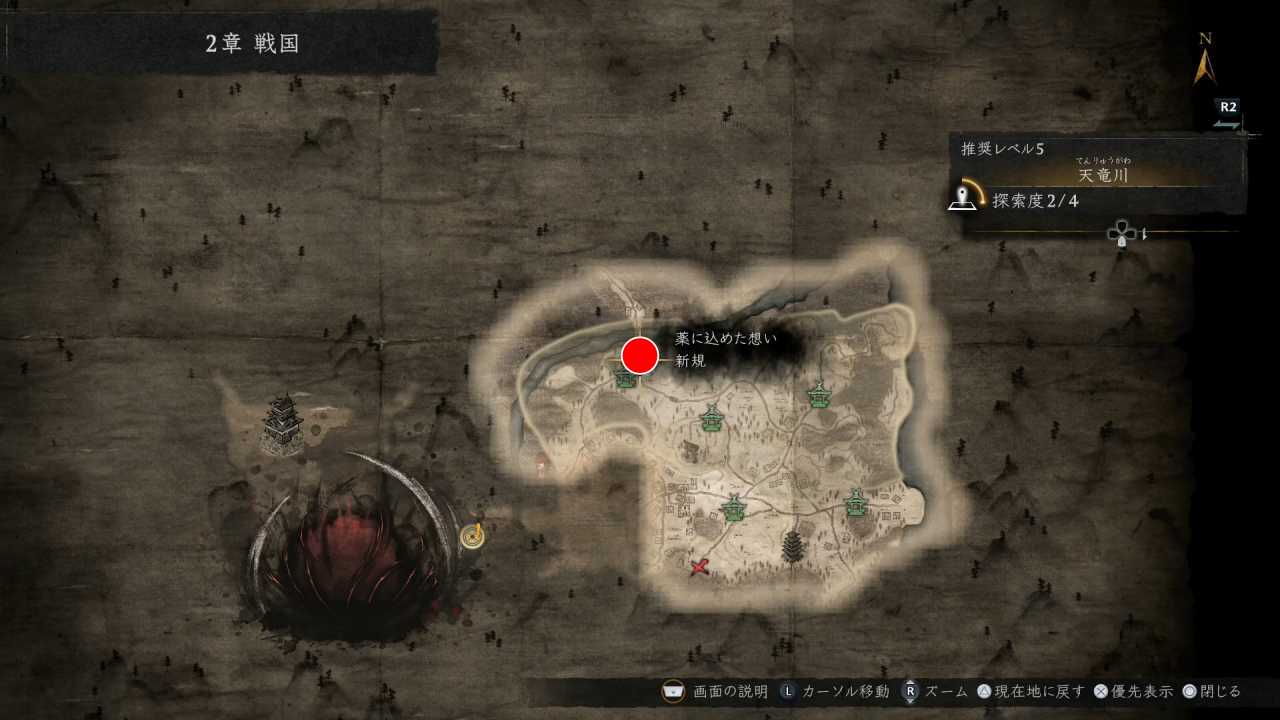Click the black pagoda tower icon

[x=793, y=546]
